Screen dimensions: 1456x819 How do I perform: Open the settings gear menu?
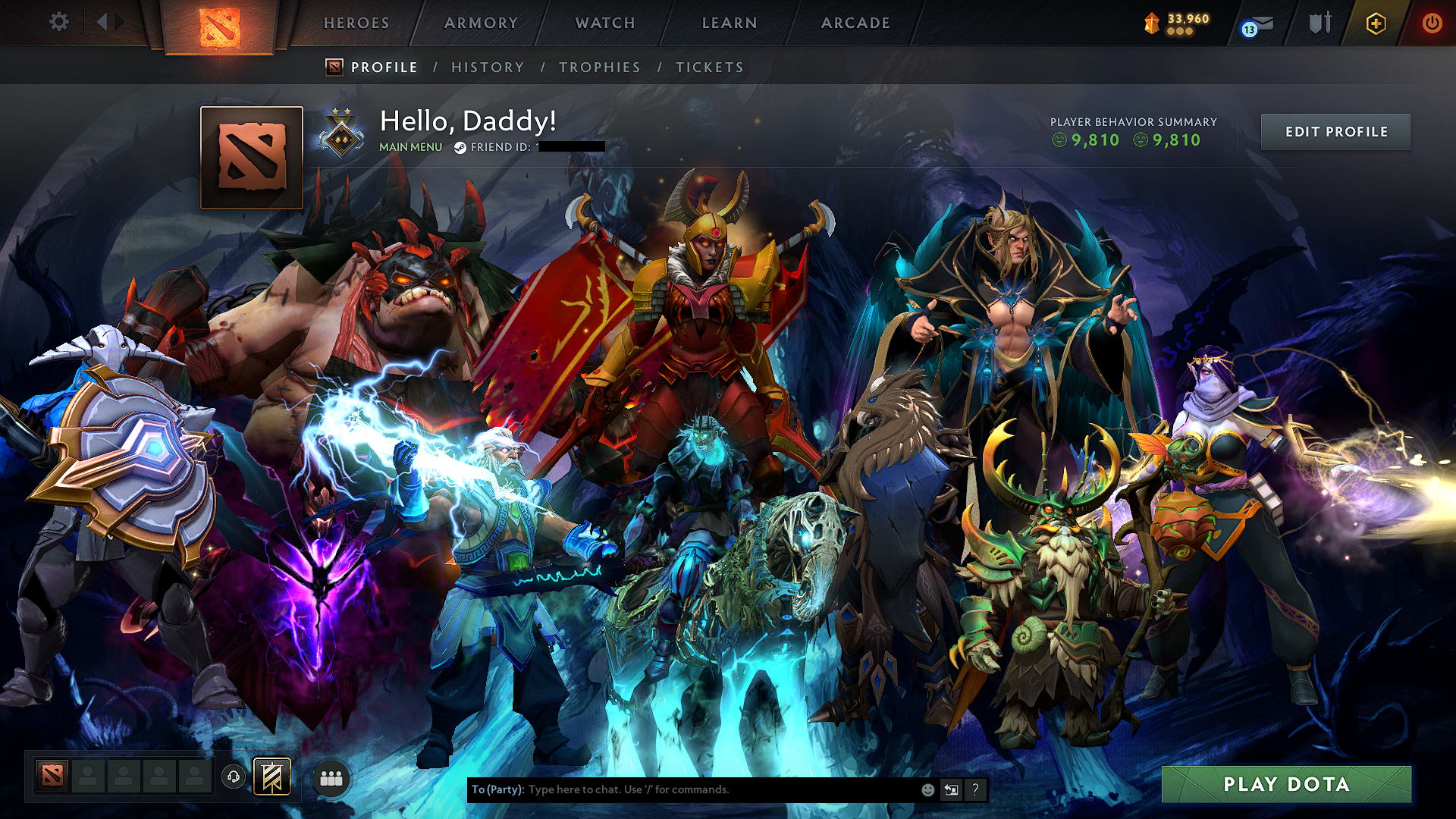coord(59,22)
